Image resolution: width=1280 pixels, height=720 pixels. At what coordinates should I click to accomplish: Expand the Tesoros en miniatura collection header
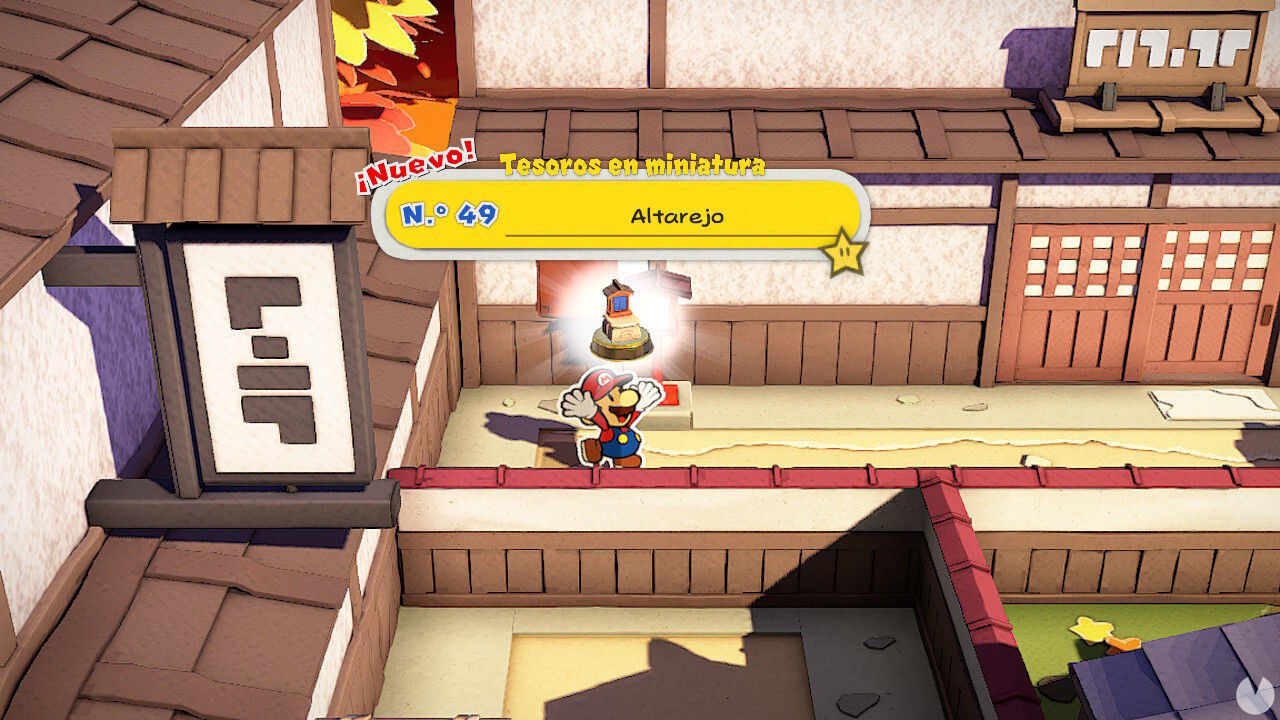click(x=635, y=167)
